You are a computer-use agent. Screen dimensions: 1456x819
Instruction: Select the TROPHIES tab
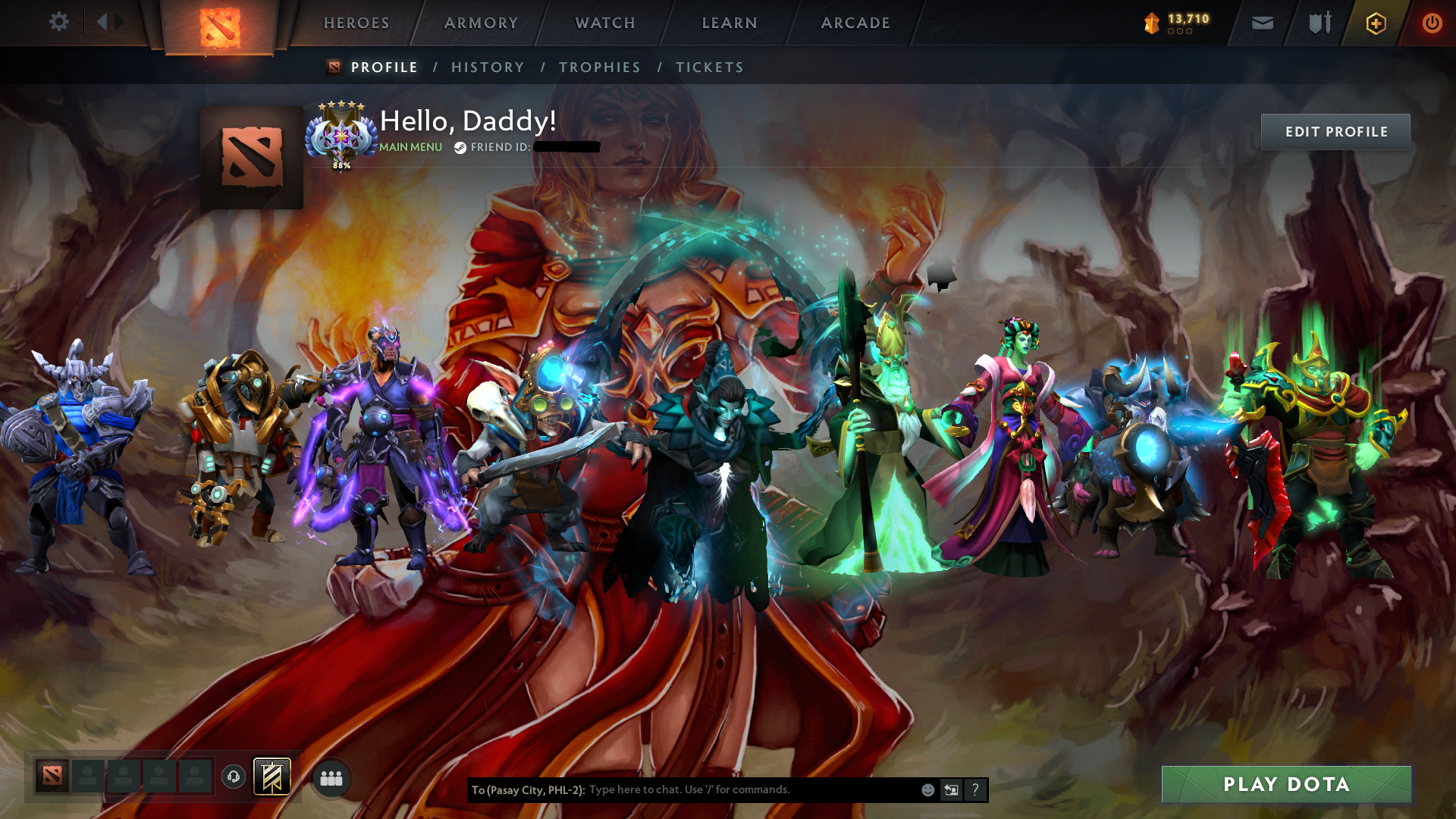pyautogui.click(x=600, y=67)
